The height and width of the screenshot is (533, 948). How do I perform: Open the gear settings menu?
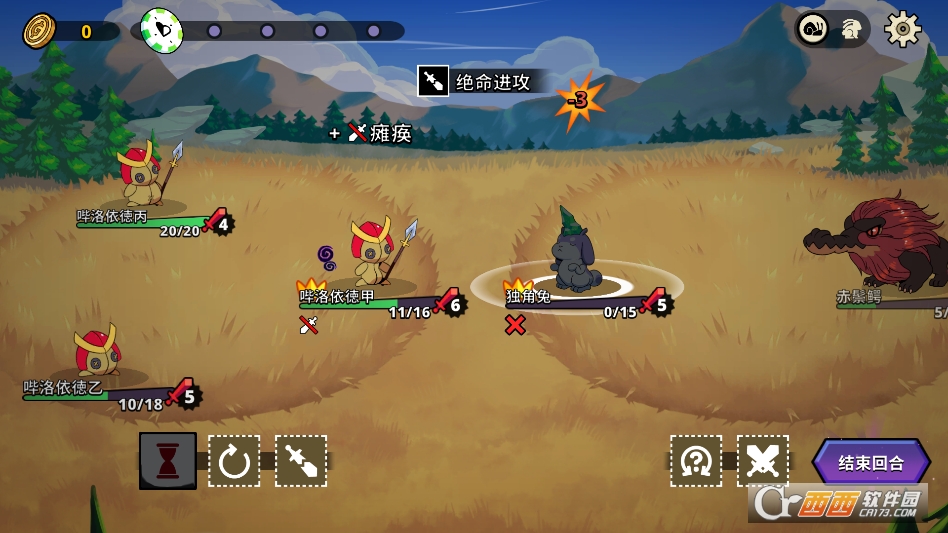902,29
